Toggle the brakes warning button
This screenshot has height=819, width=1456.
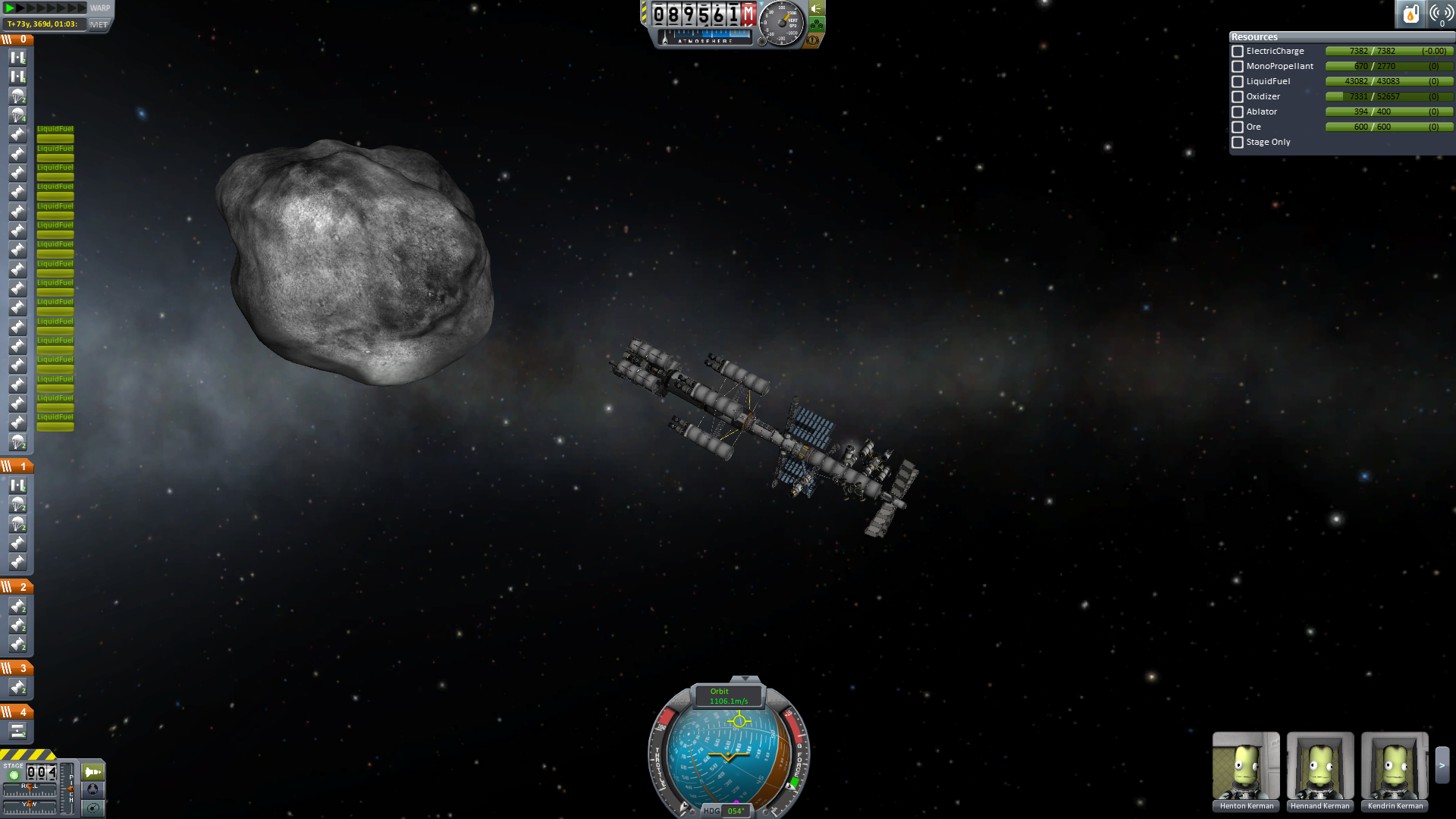(x=813, y=39)
